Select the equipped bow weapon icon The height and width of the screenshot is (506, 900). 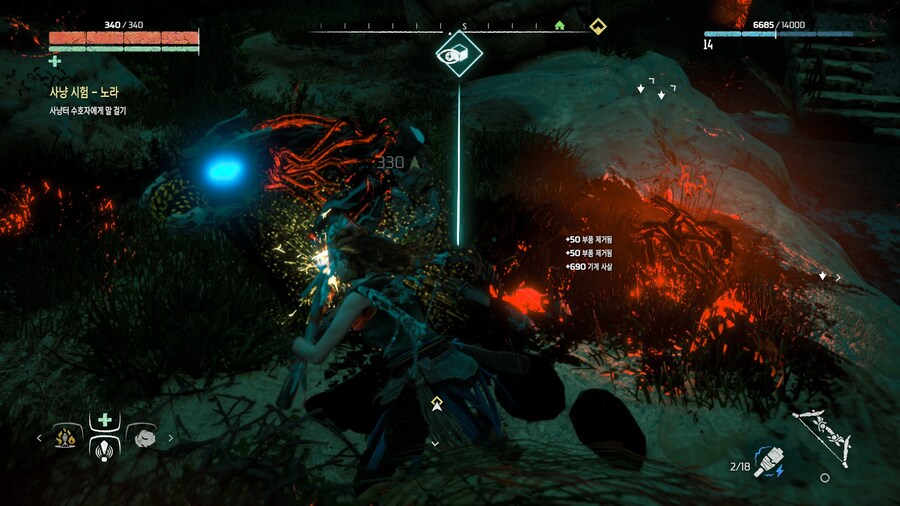tap(822, 435)
